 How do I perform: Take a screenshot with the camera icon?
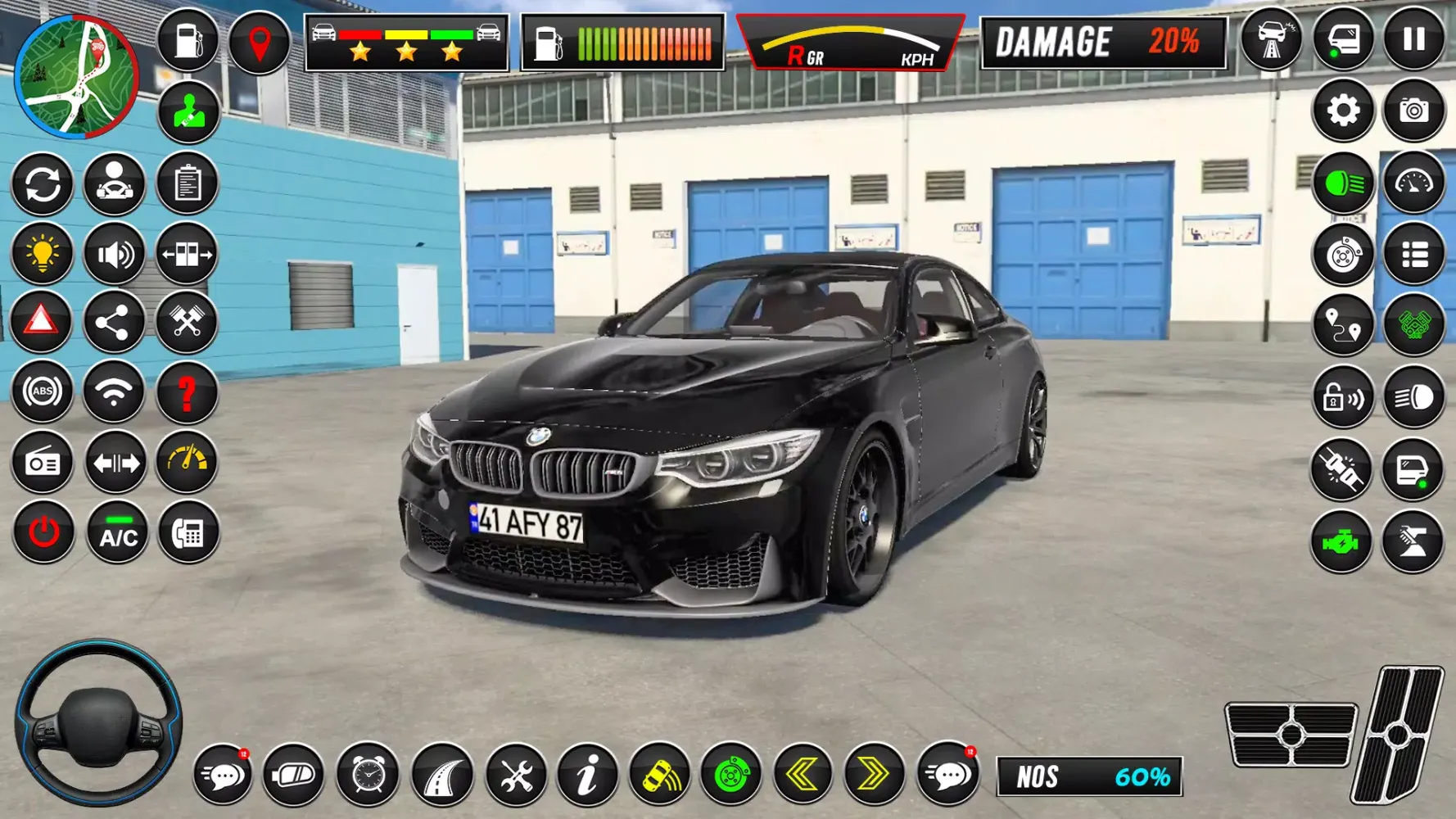[1413, 111]
